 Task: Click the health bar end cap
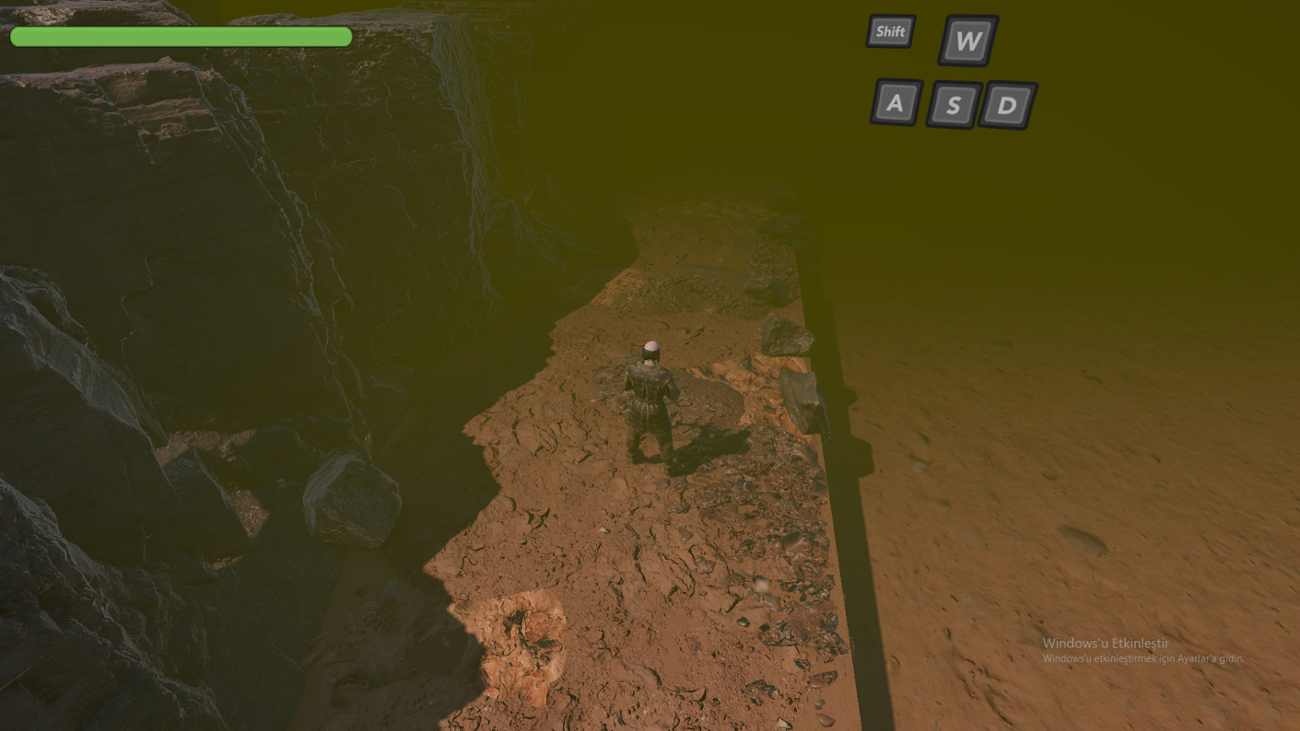[345, 35]
